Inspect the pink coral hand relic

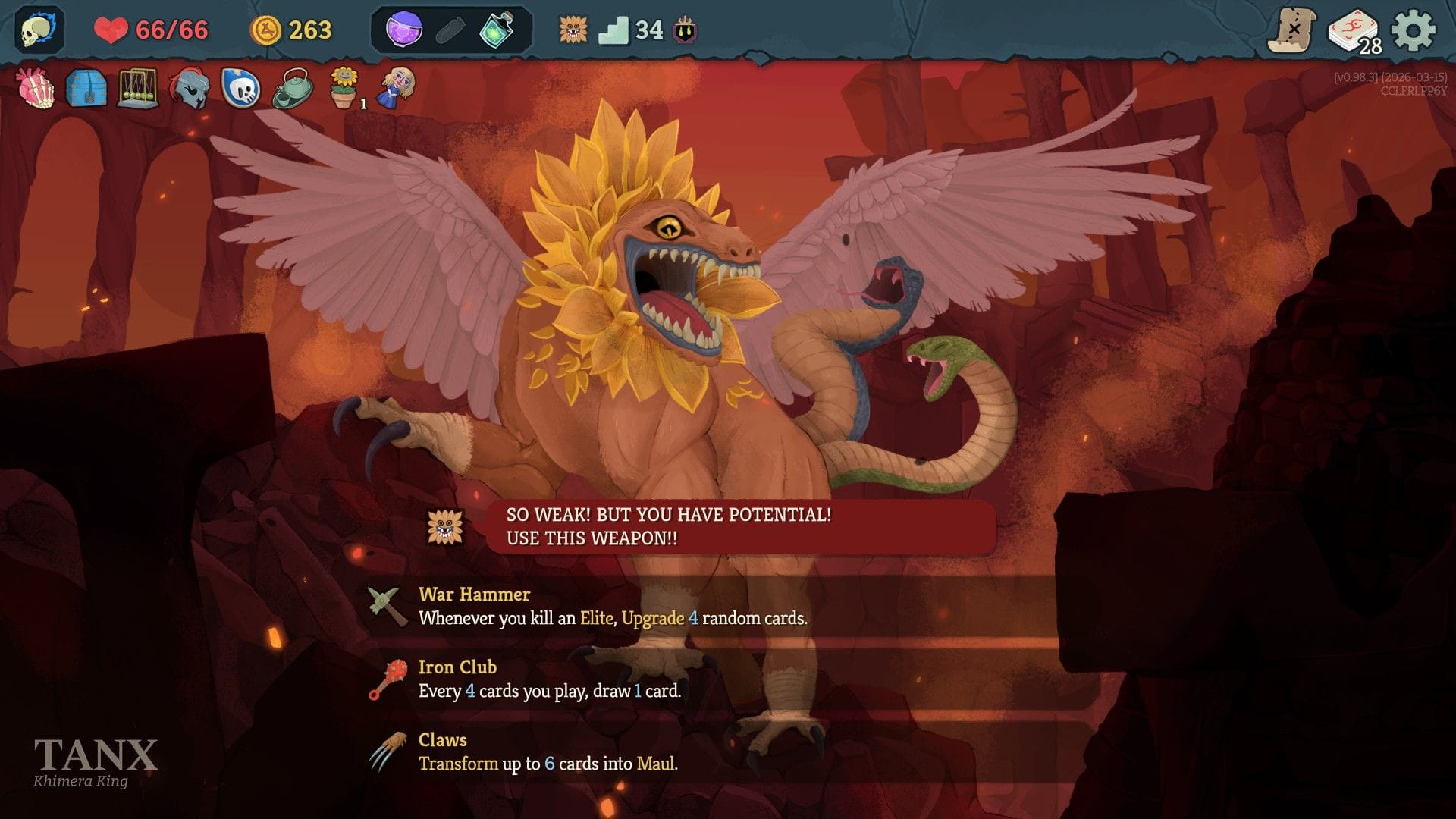[x=36, y=88]
